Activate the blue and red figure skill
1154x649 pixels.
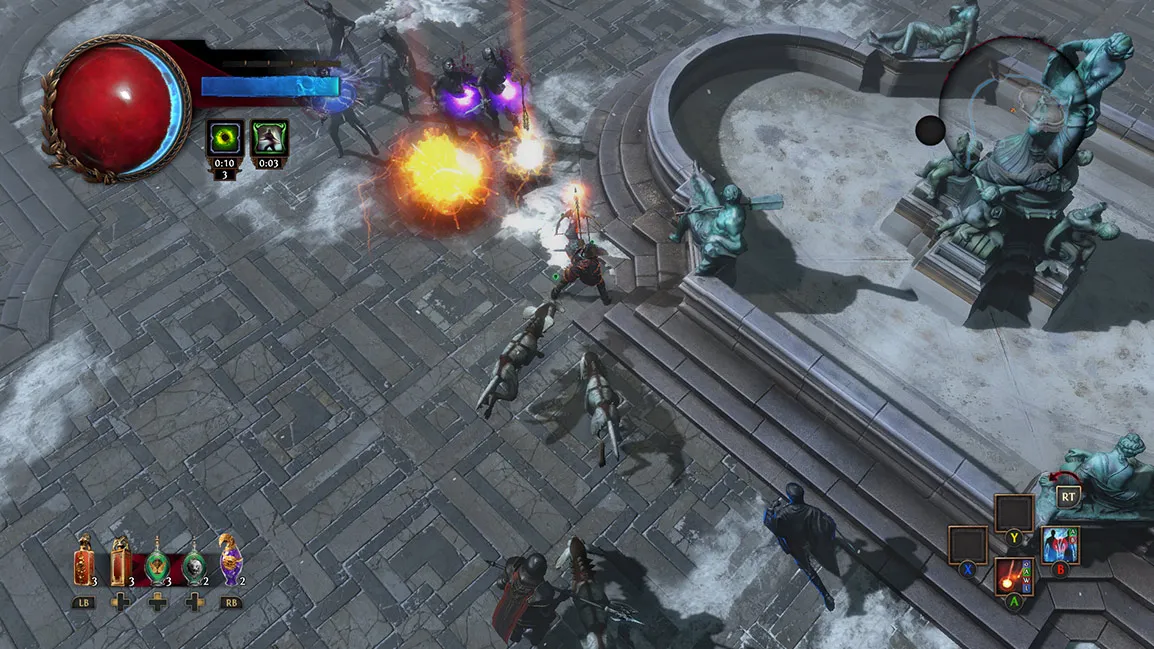pos(1059,545)
